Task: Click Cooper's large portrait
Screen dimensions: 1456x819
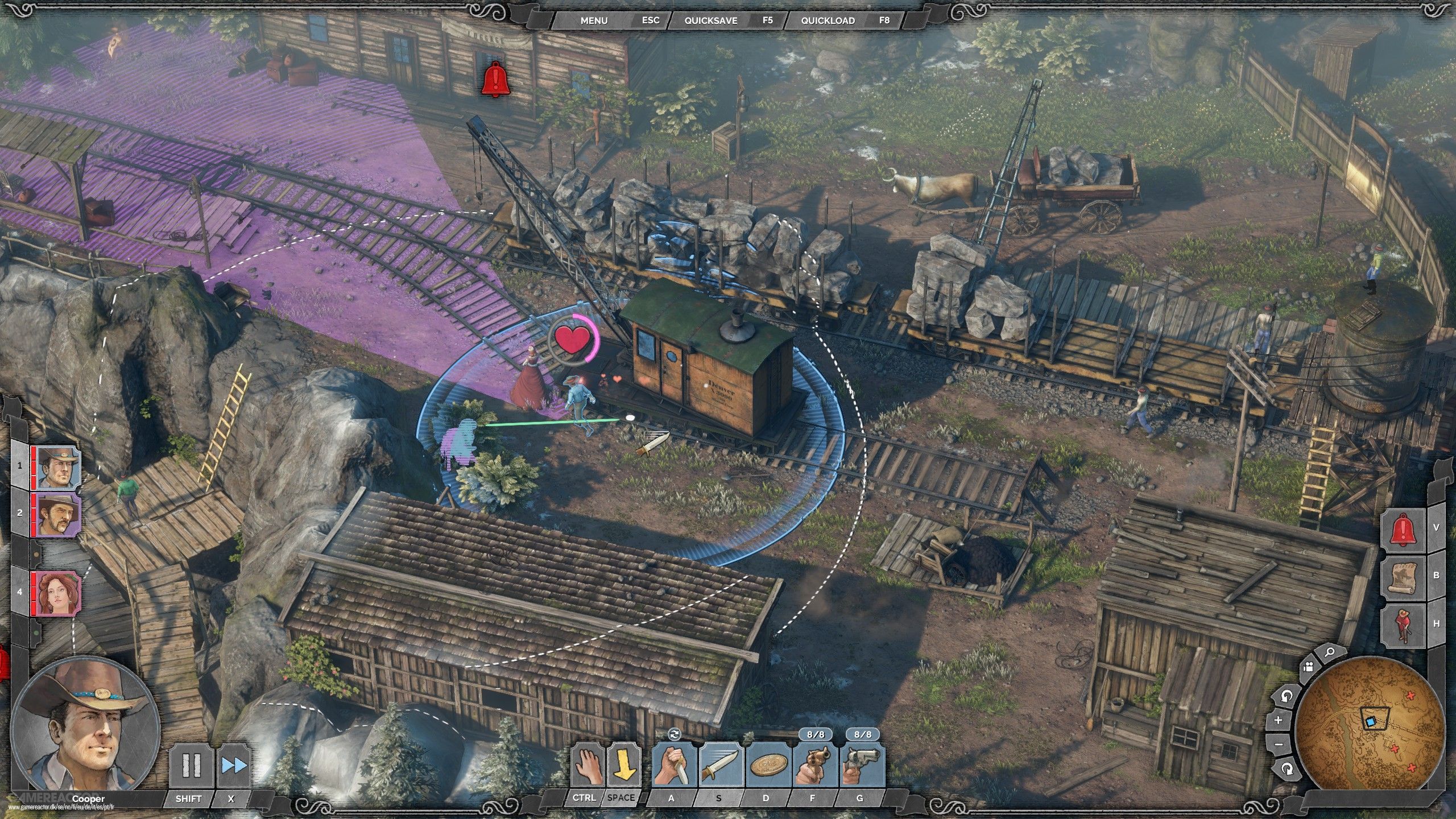Action: [x=85, y=726]
